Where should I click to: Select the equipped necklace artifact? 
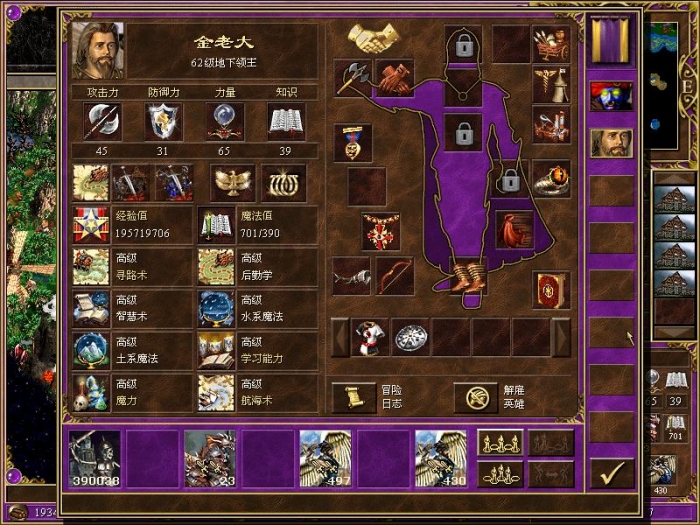pos(381,229)
